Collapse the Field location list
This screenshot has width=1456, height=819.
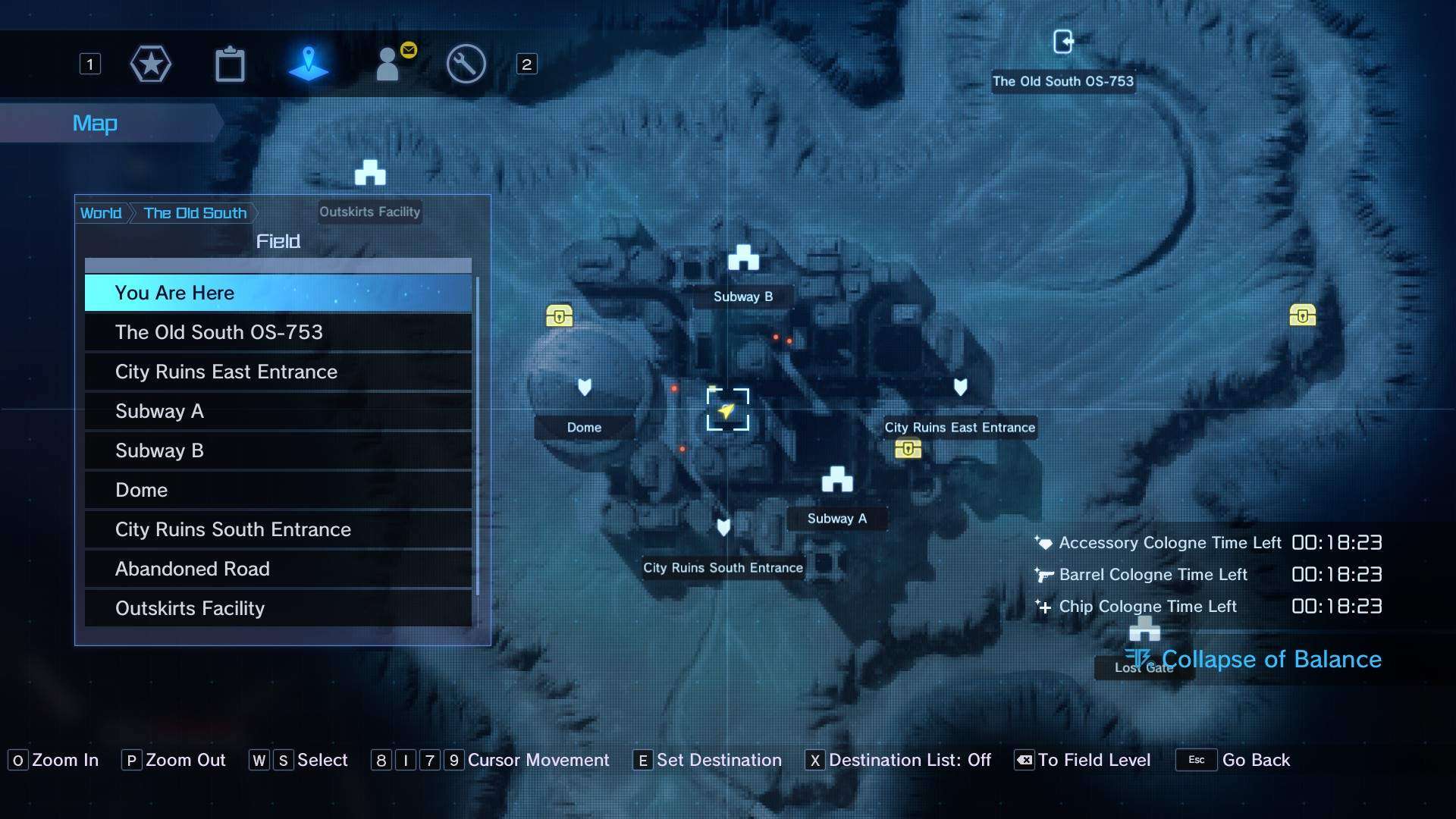point(278,241)
